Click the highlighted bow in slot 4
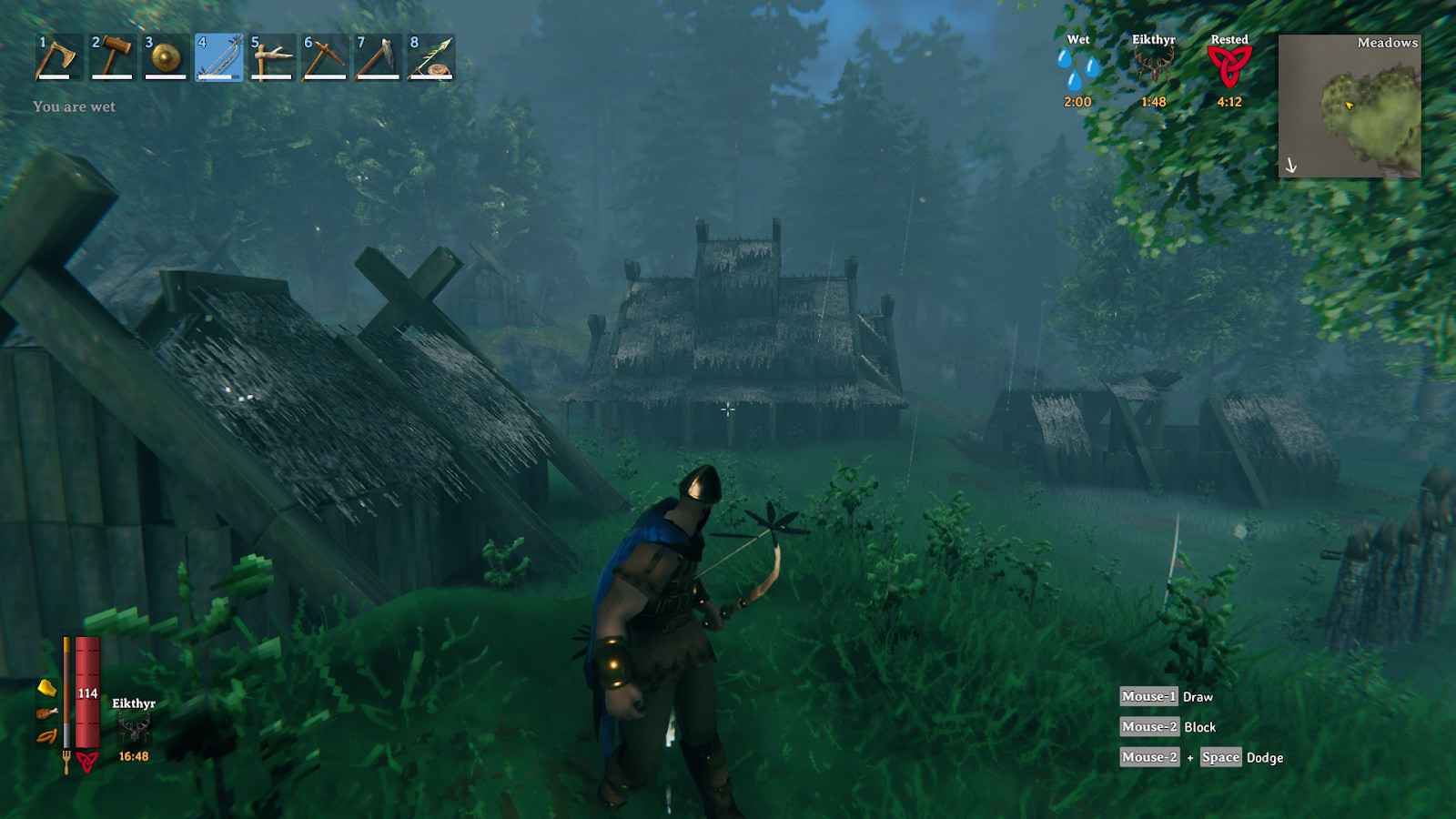The image size is (1456, 819). pos(218,57)
